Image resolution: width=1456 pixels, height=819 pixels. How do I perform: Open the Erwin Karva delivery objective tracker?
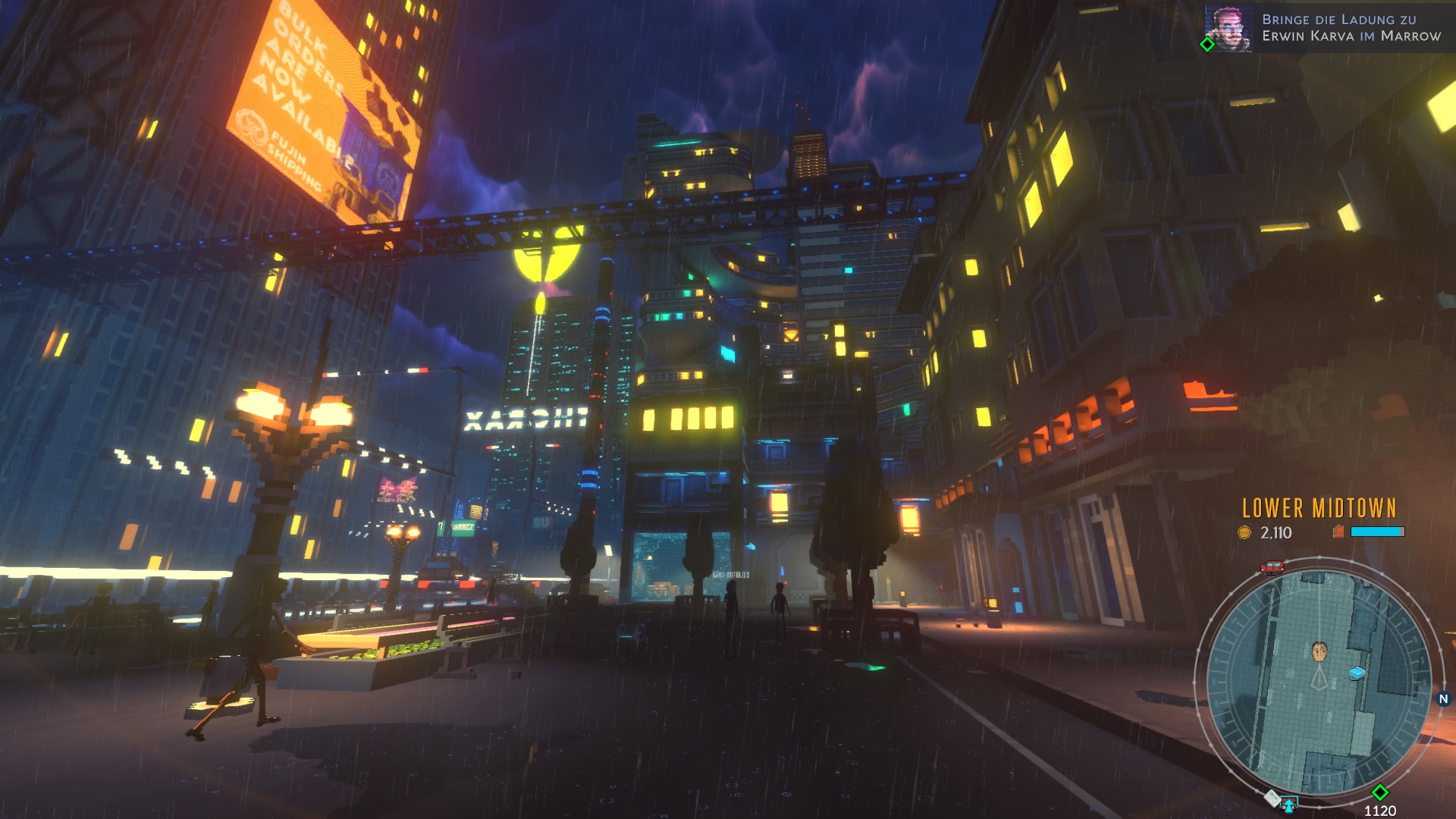click(x=1351, y=28)
